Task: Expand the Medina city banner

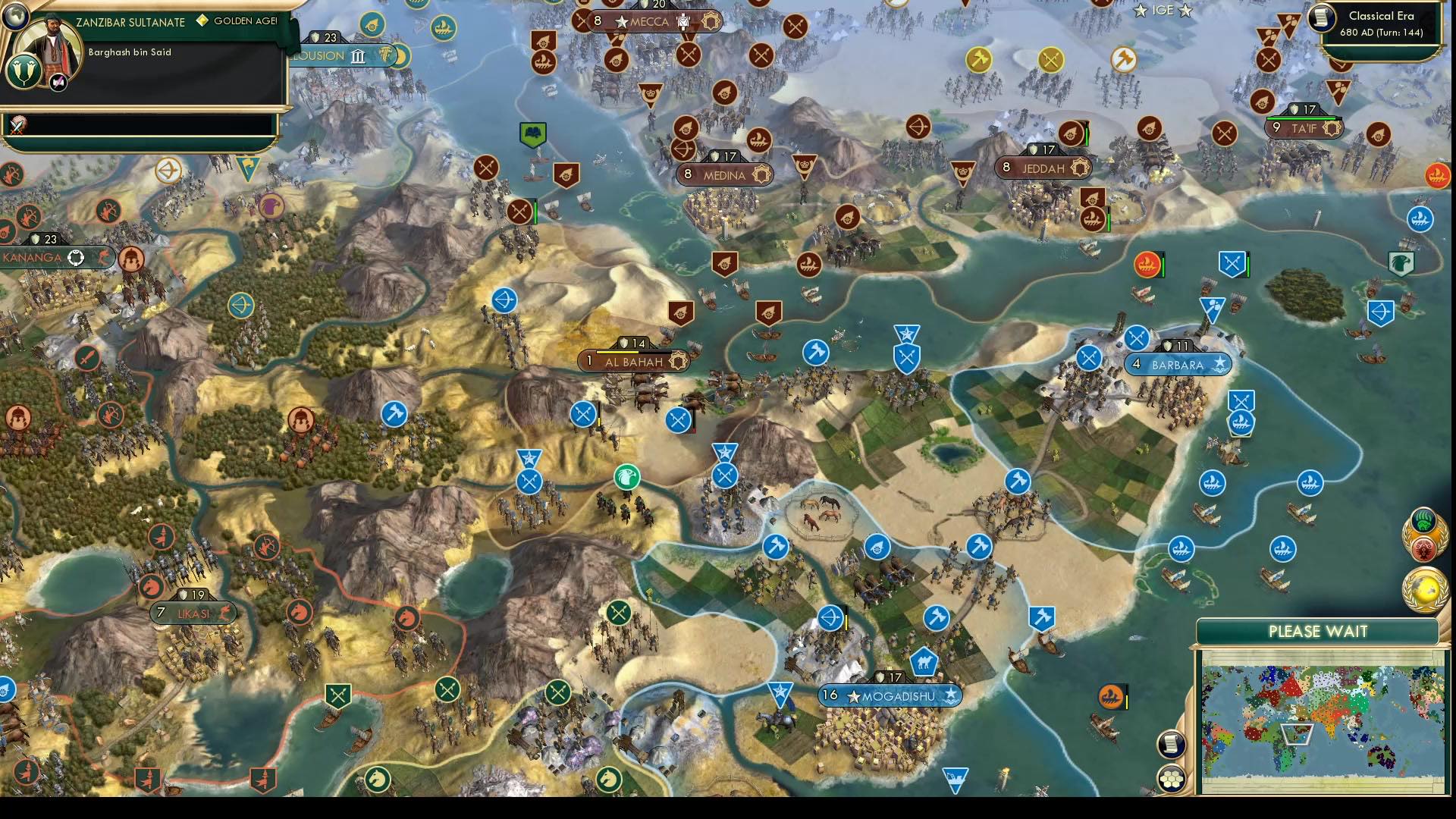Action: click(724, 174)
